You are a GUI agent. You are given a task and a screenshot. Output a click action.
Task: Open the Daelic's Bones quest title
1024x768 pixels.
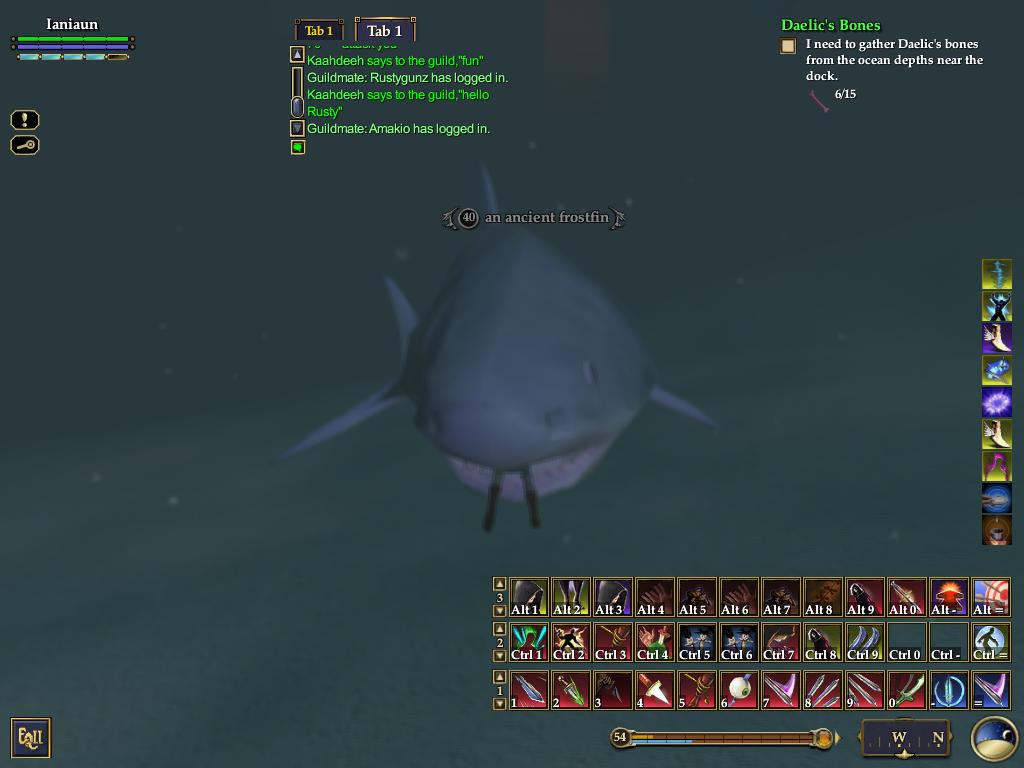point(830,25)
